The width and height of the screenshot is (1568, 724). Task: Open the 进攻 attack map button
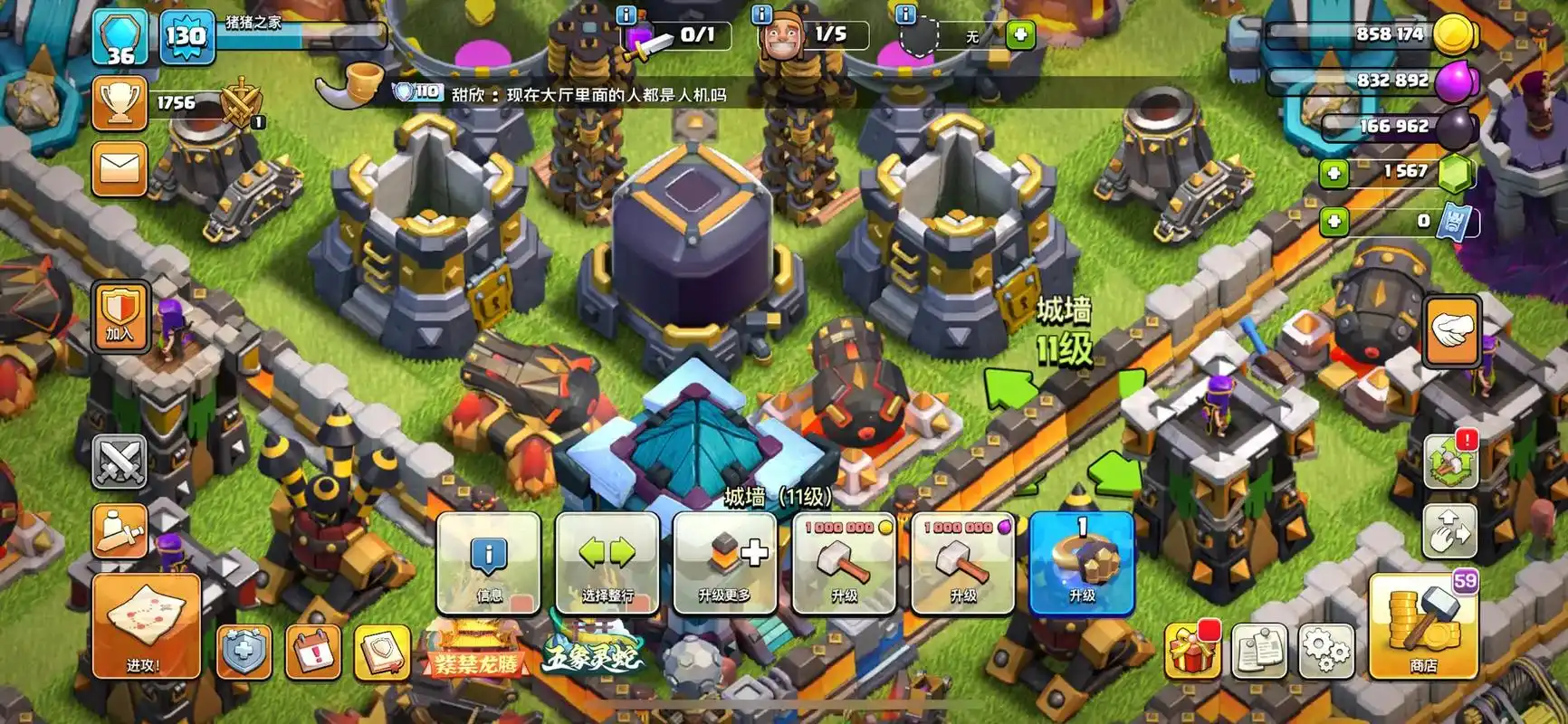coord(145,626)
